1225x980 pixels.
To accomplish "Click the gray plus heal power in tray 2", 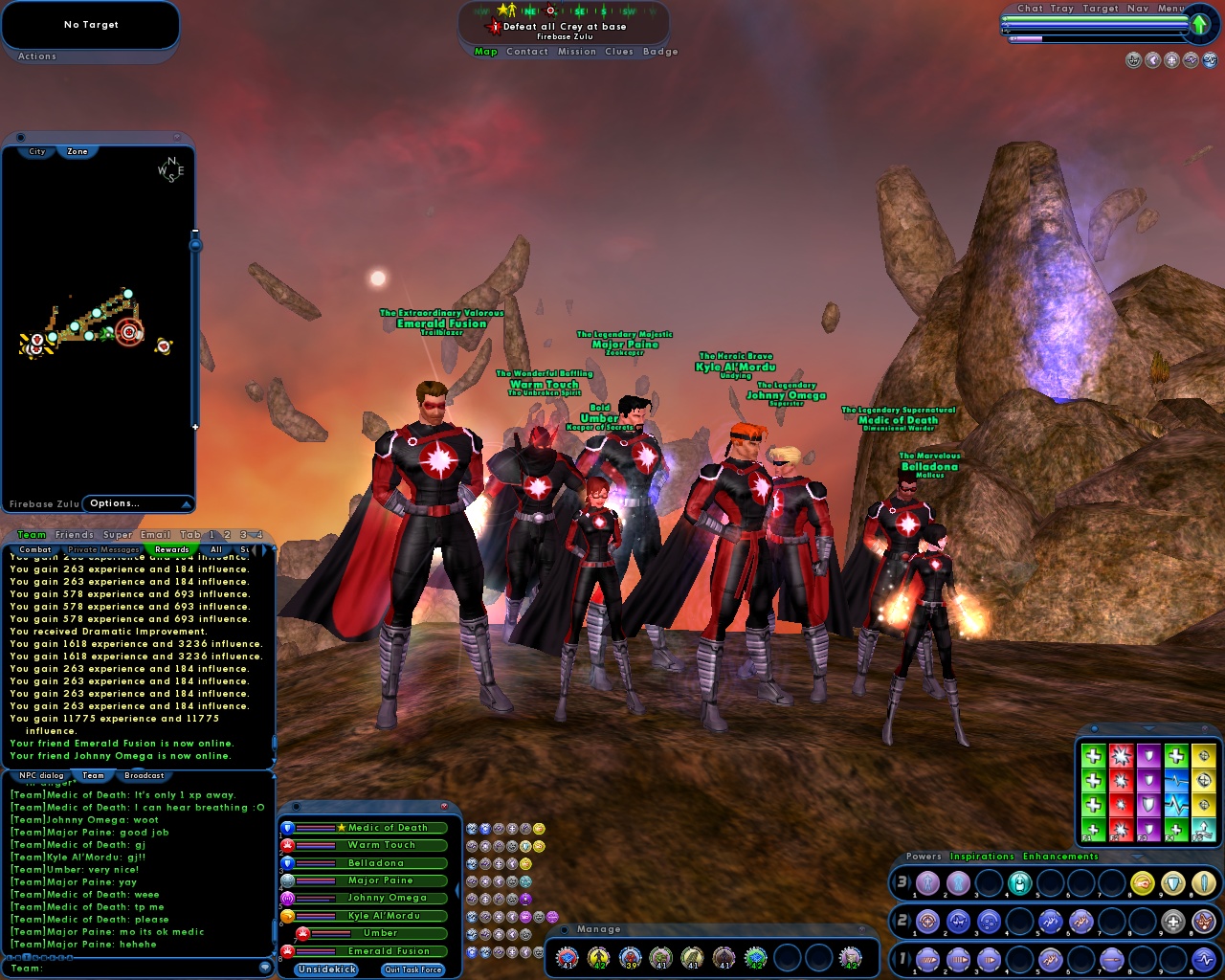I will click(1172, 922).
